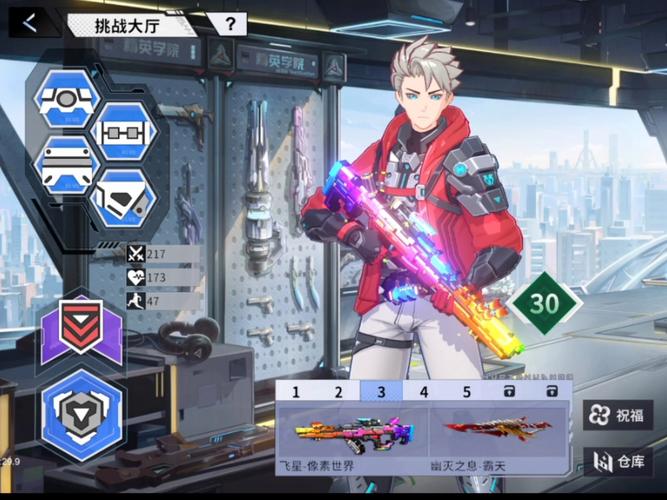
Task: Switch to weapon loadout tab 2
Action: 339,393
